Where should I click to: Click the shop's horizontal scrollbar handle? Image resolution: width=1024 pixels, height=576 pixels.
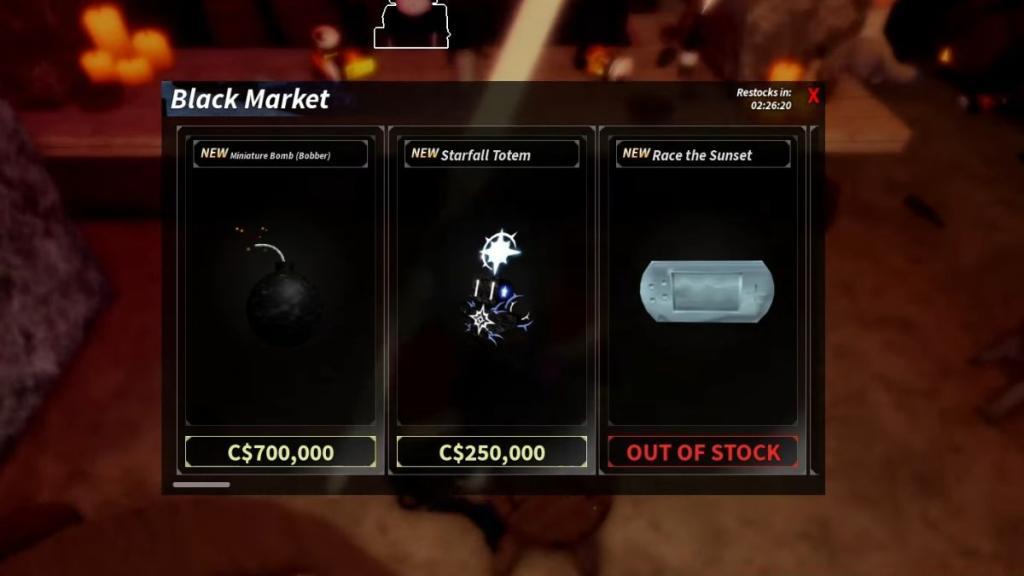coord(201,485)
